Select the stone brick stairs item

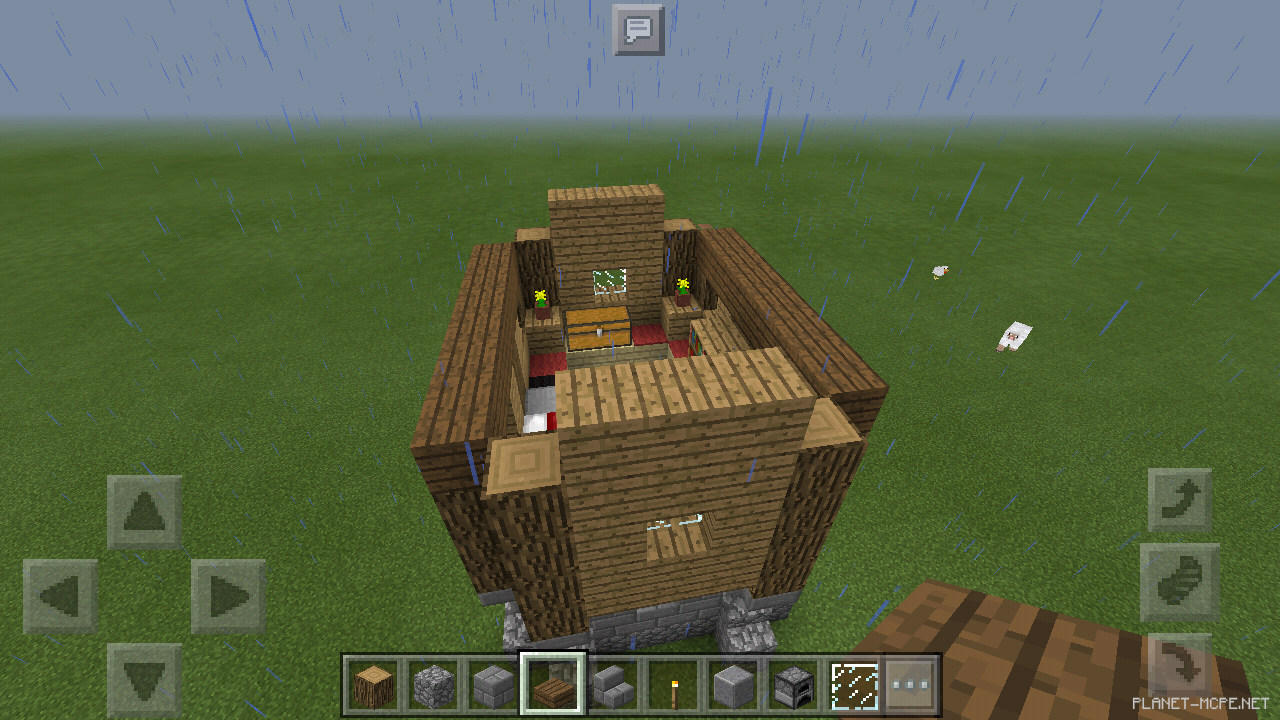tap(494, 682)
